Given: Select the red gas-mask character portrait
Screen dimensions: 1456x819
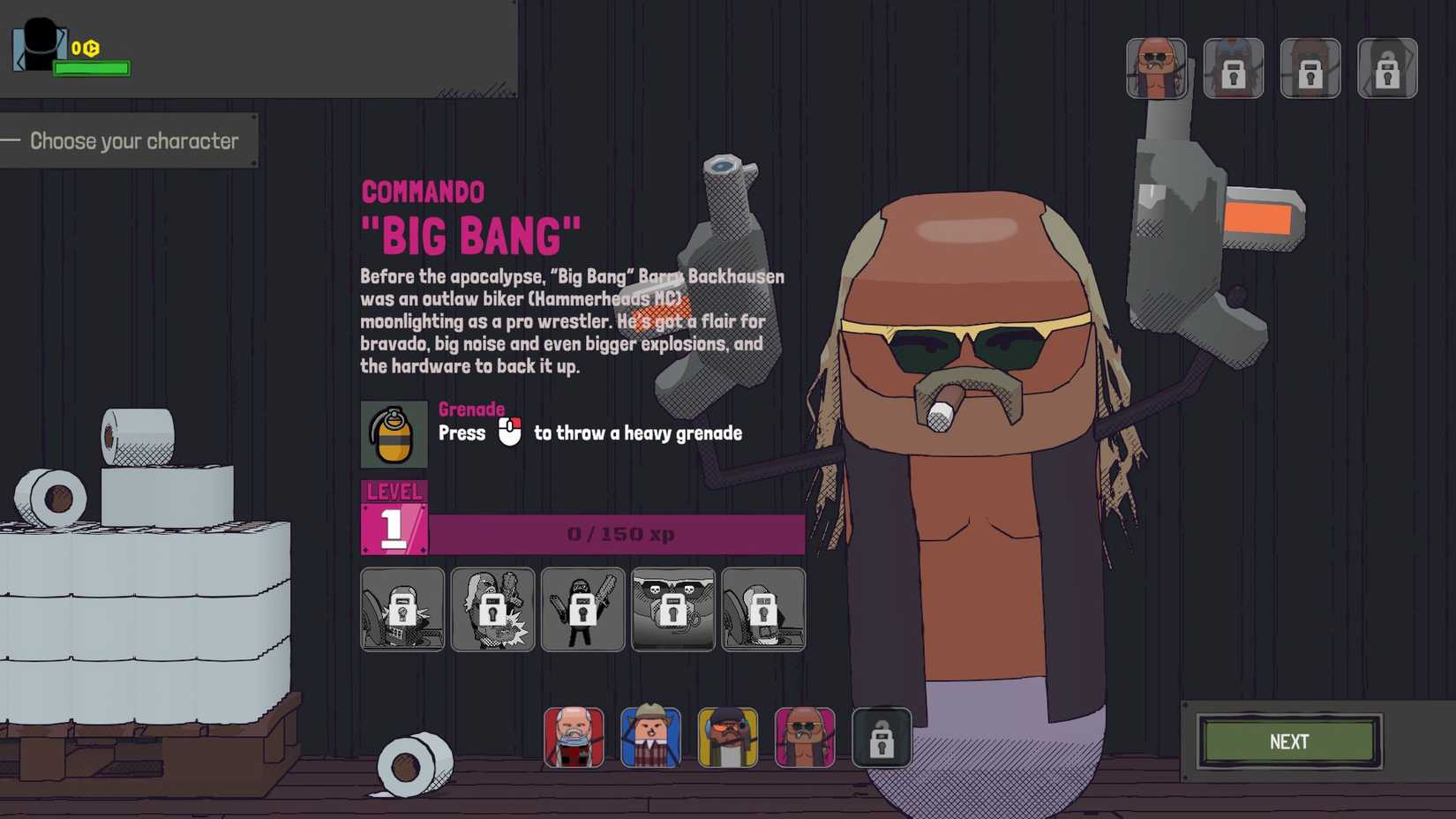Looking at the screenshot, I should coord(574,739).
